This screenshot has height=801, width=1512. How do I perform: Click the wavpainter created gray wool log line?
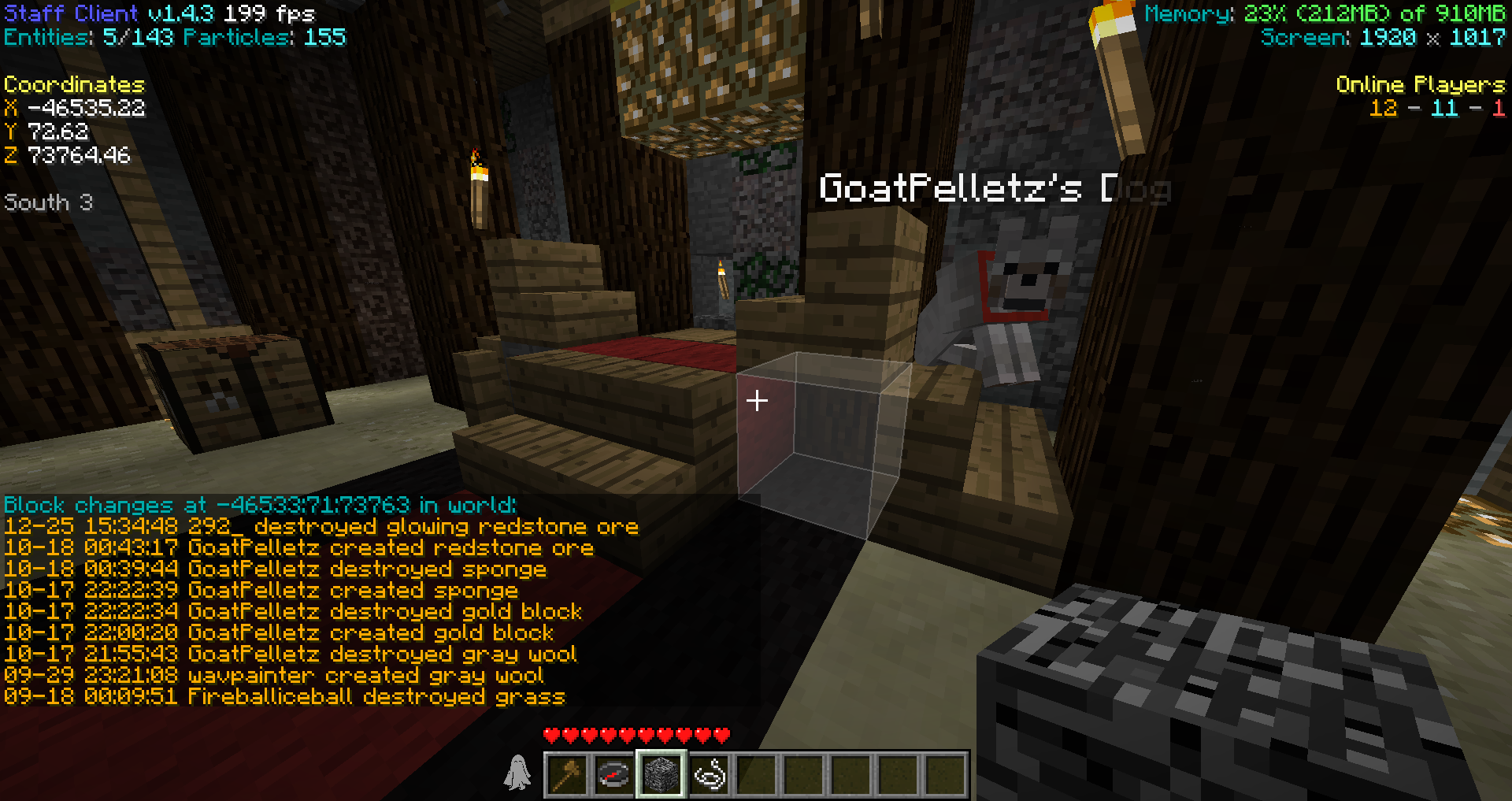click(x=273, y=676)
